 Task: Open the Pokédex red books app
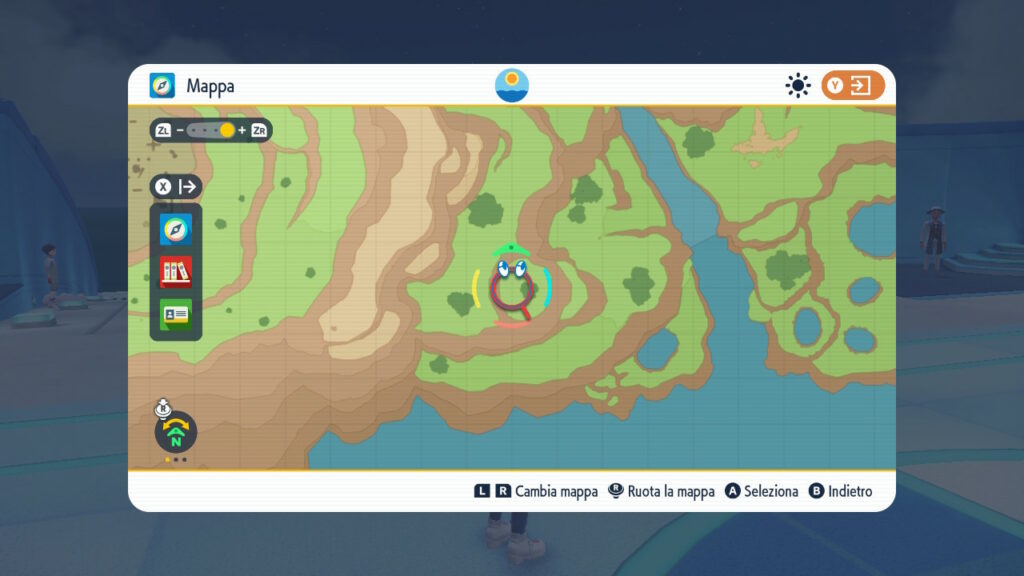coord(175,271)
